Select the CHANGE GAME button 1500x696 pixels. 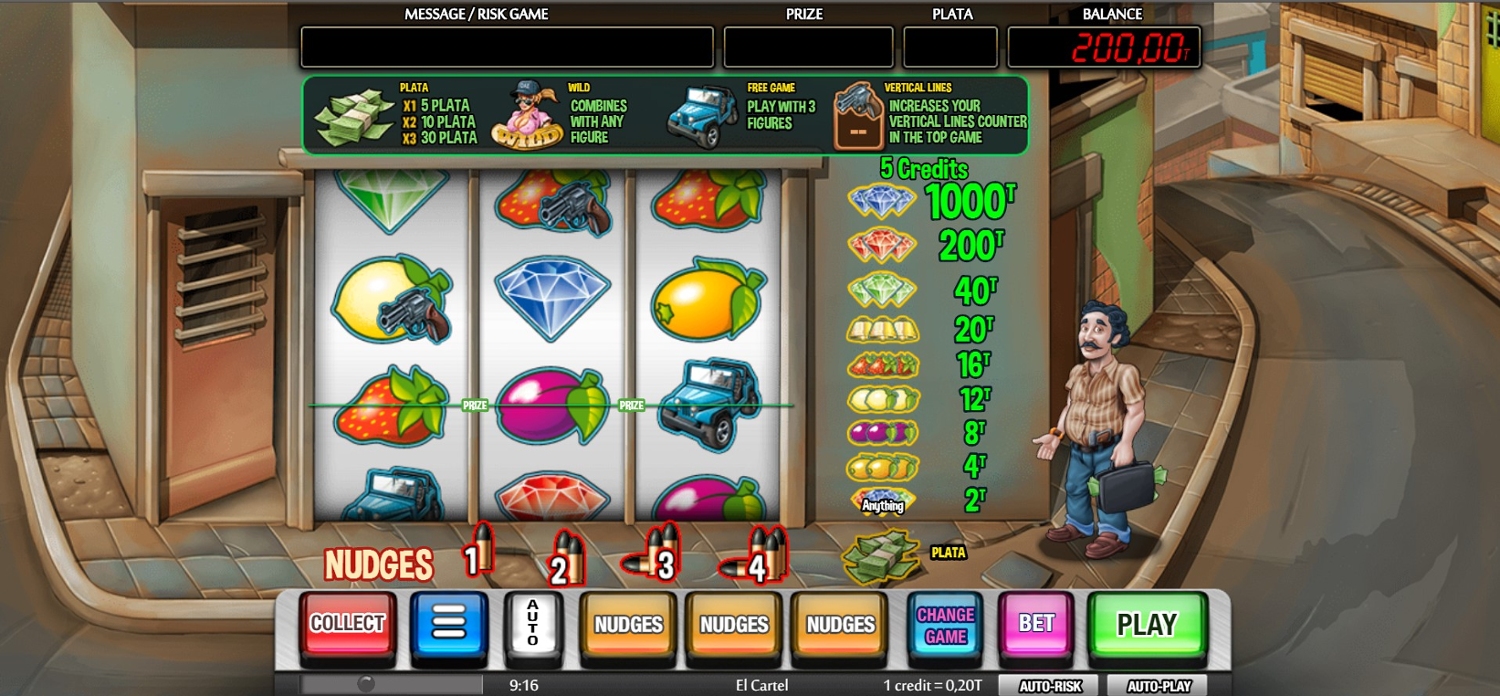pos(945,625)
